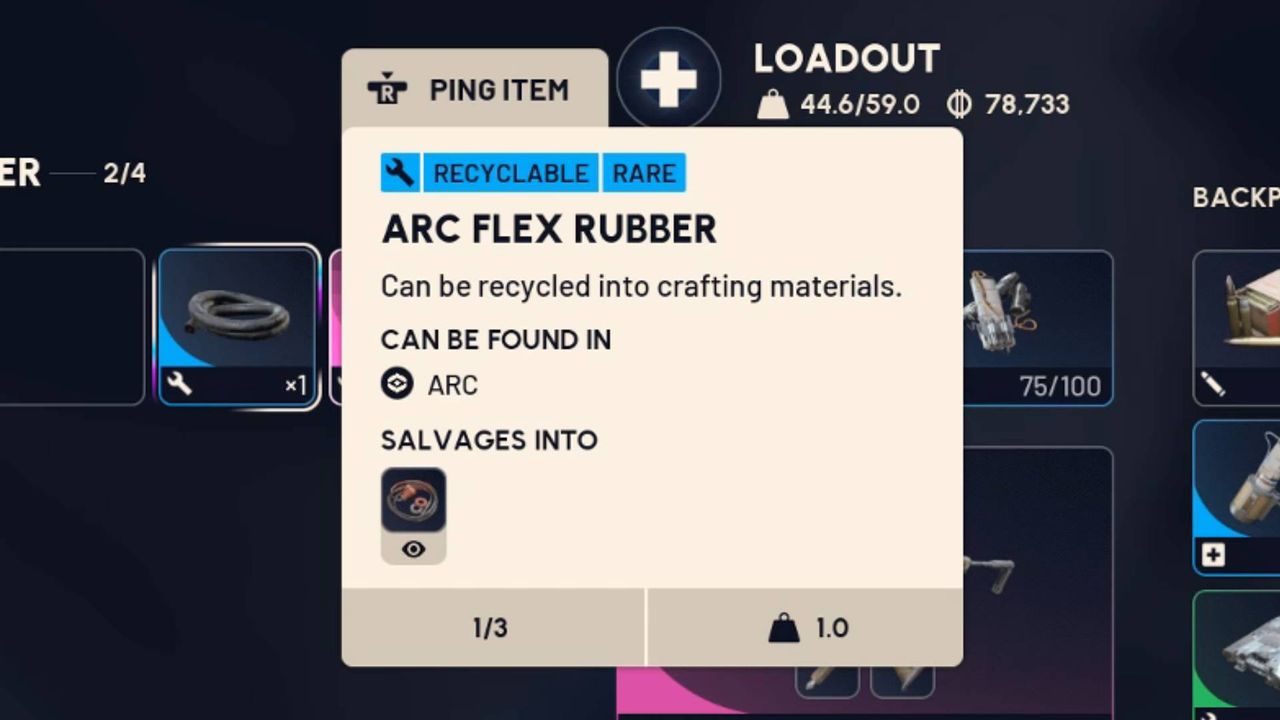Viewport: 1280px width, 720px height.
Task: Select the ARC faction icon under CAN BE FOUND IN
Action: click(x=398, y=384)
